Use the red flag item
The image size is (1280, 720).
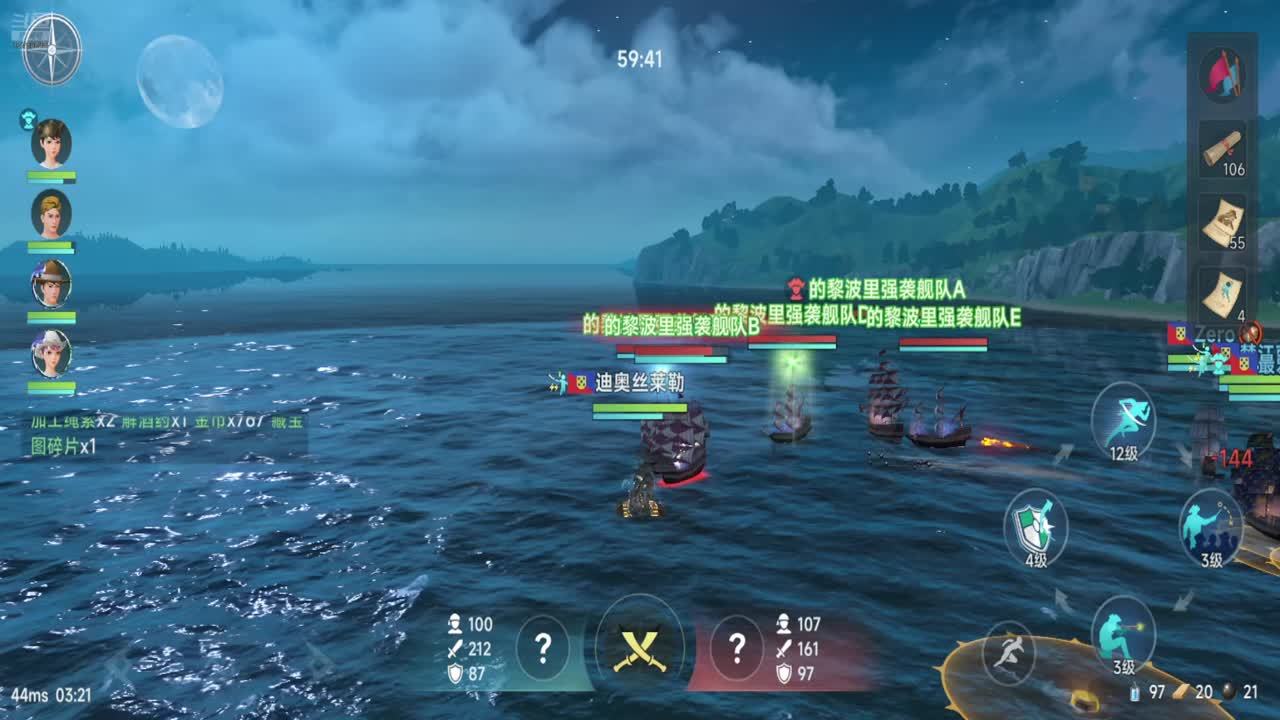point(1221,74)
